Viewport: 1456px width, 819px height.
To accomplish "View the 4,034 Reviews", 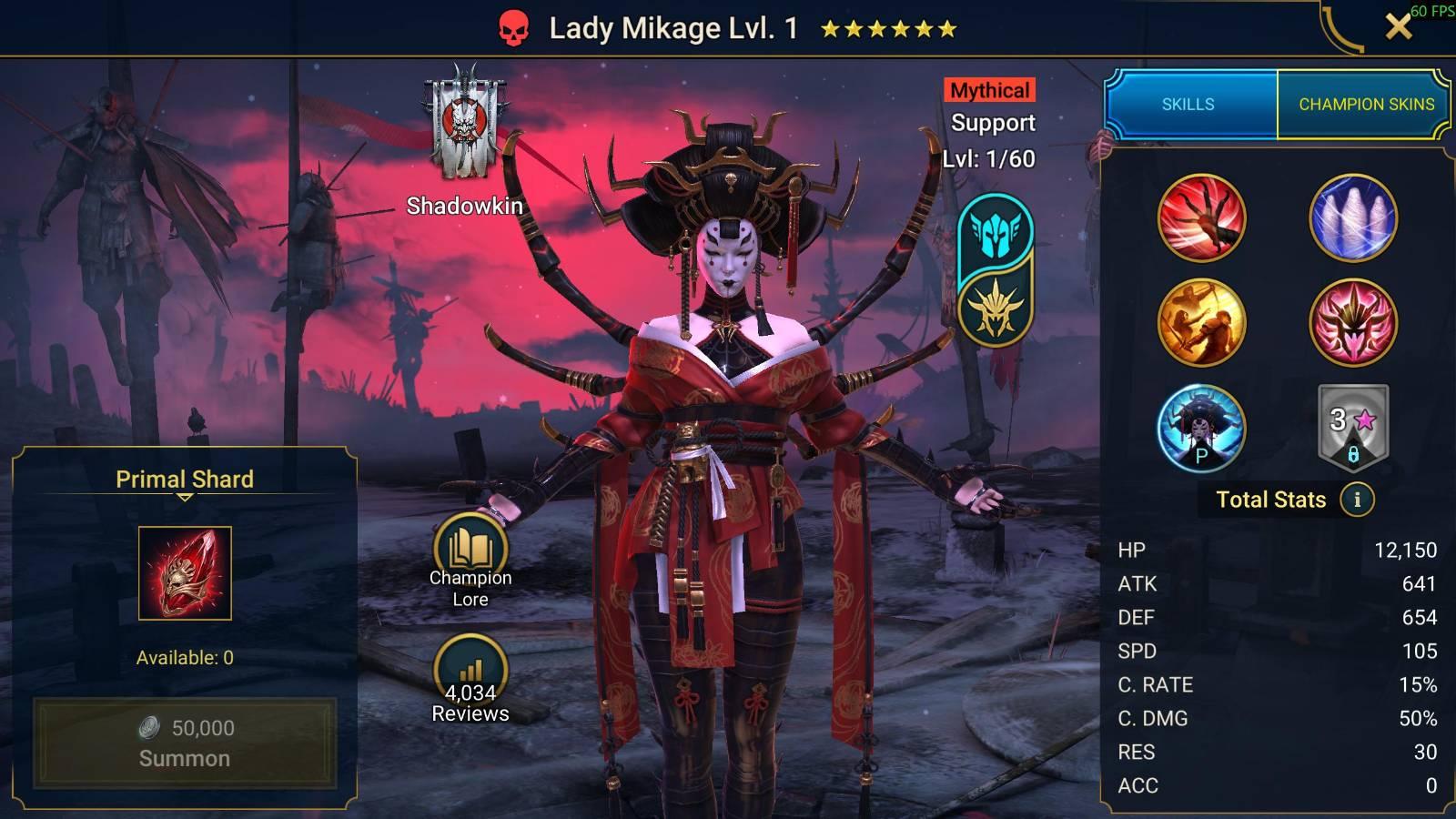I will (x=470, y=679).
